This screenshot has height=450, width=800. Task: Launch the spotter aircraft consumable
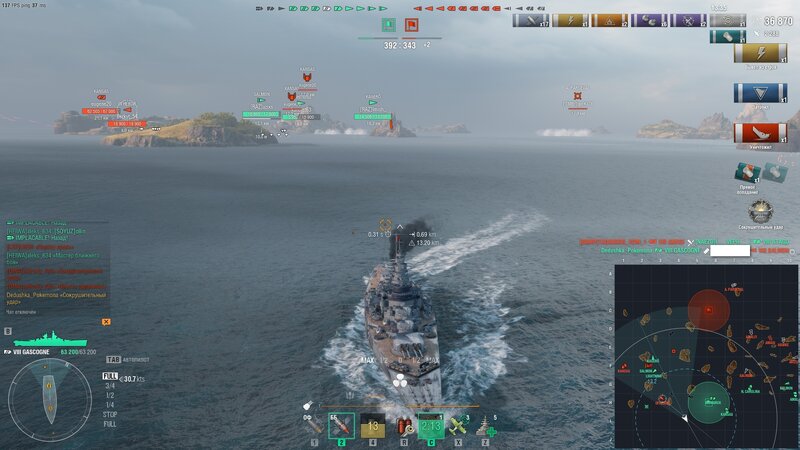tap(458, 427)
